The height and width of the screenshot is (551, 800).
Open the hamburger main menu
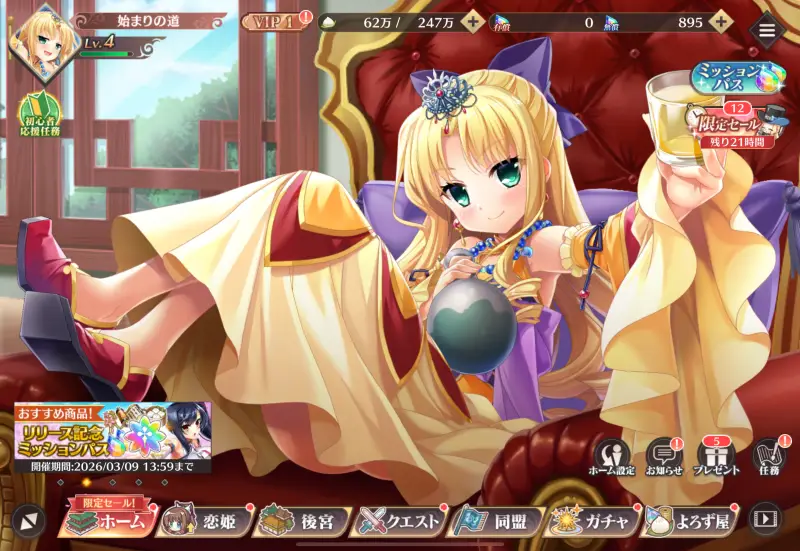[x=767, y=30]
